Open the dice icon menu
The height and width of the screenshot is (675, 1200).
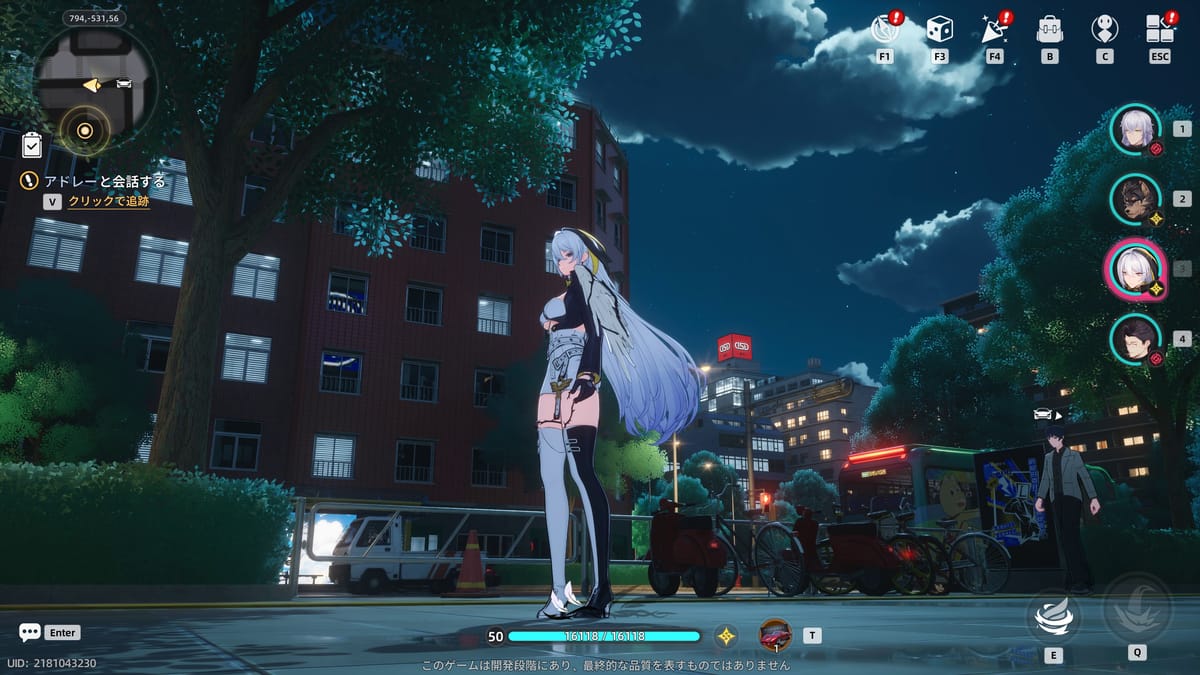tap(939, 28)
